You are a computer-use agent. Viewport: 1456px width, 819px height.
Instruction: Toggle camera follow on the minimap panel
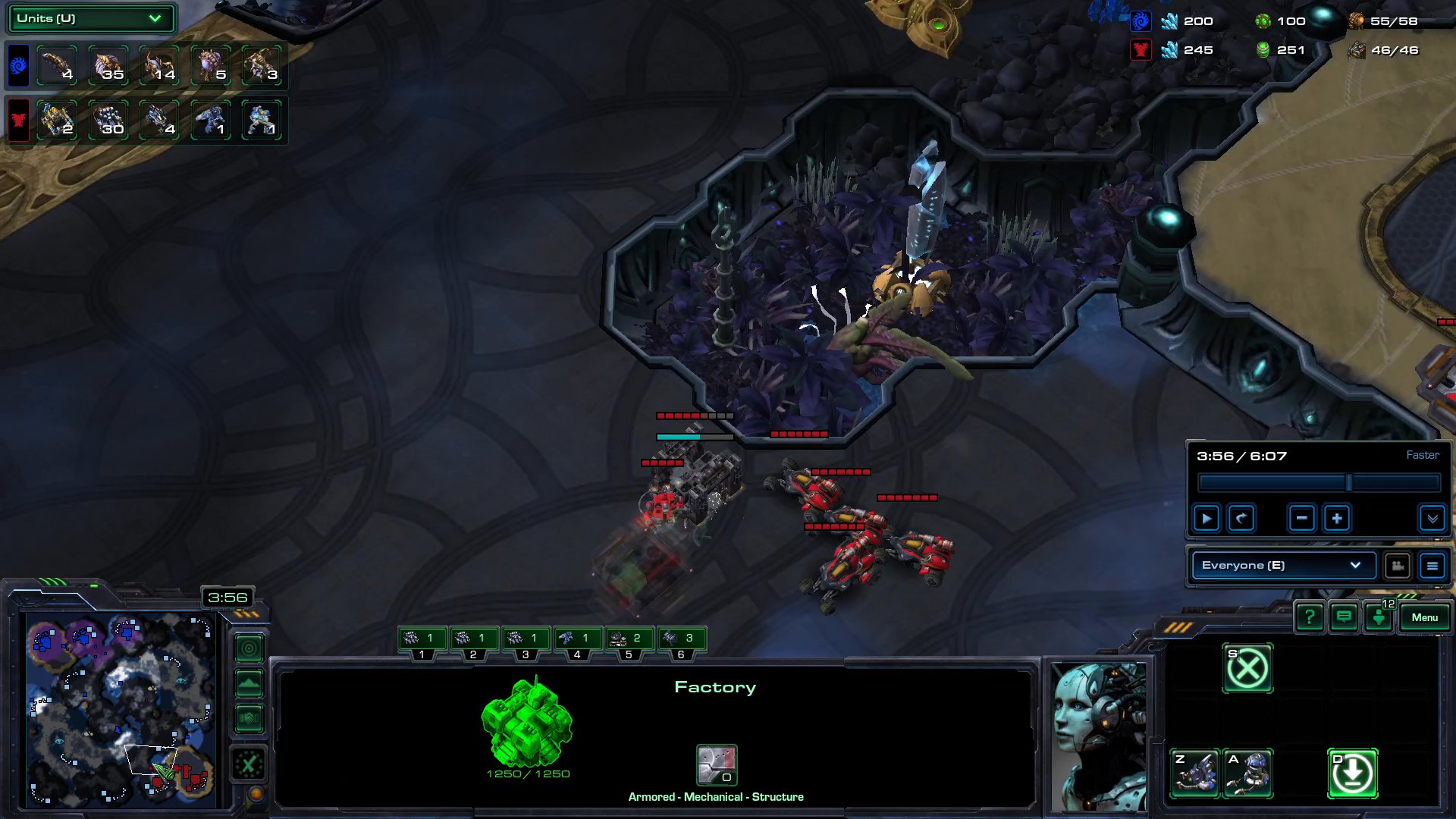coord(249,648)
